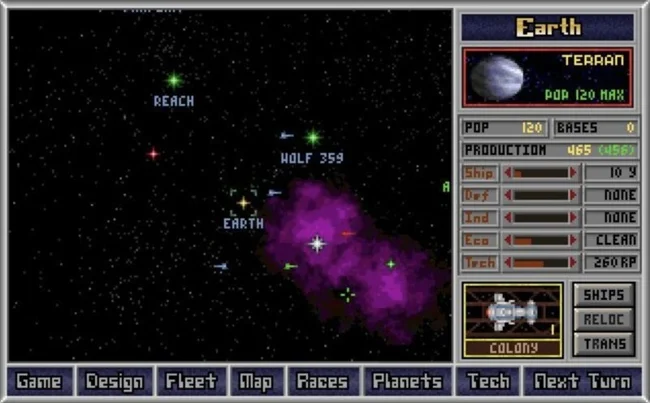Open the ship Design screen
The image size is (650, 403).
pos(114,381)
